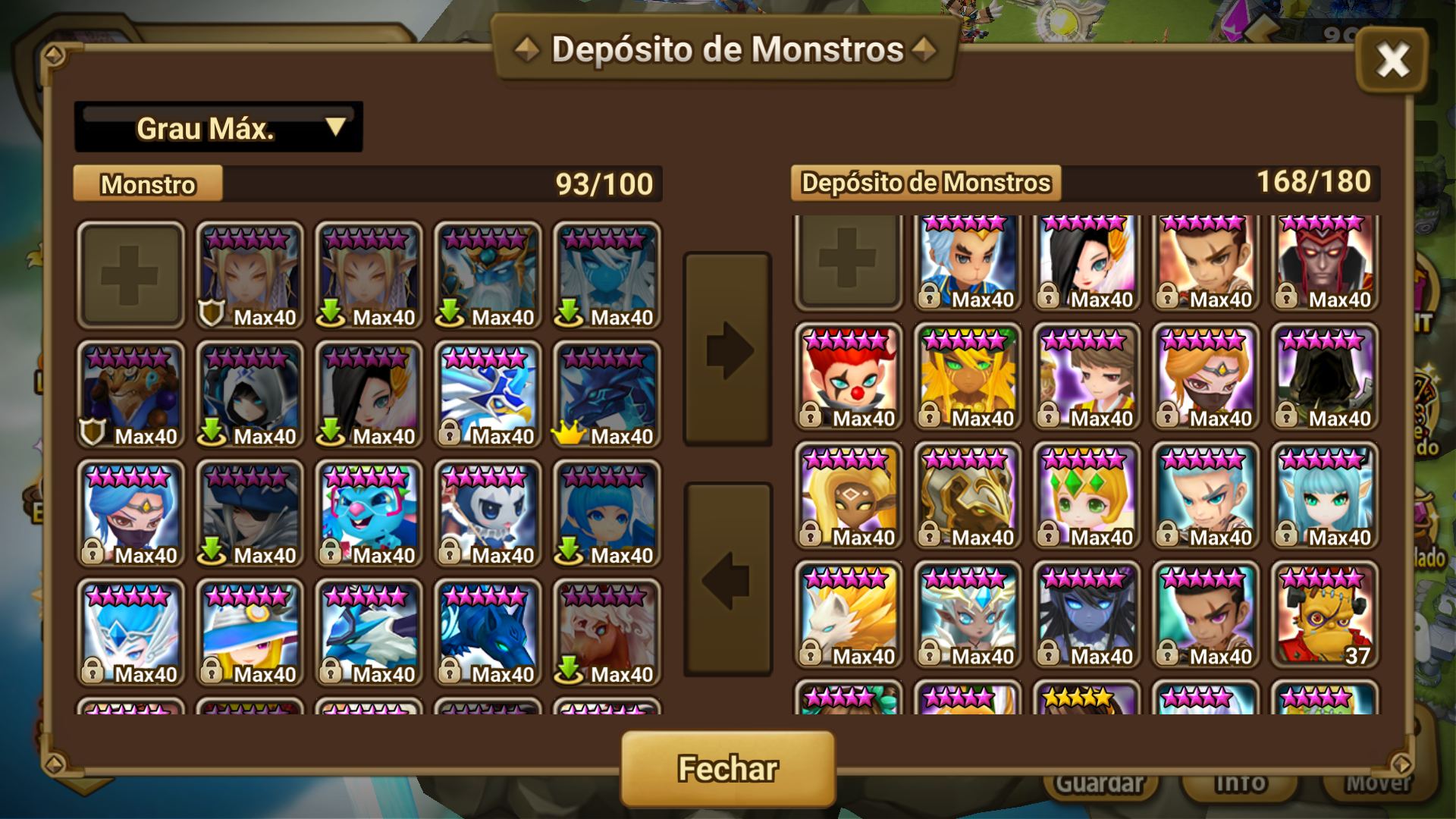Toggle the lock on the Frankenstein monster
Viewport: 1456px width, 819px height.
click(1288, 657)
